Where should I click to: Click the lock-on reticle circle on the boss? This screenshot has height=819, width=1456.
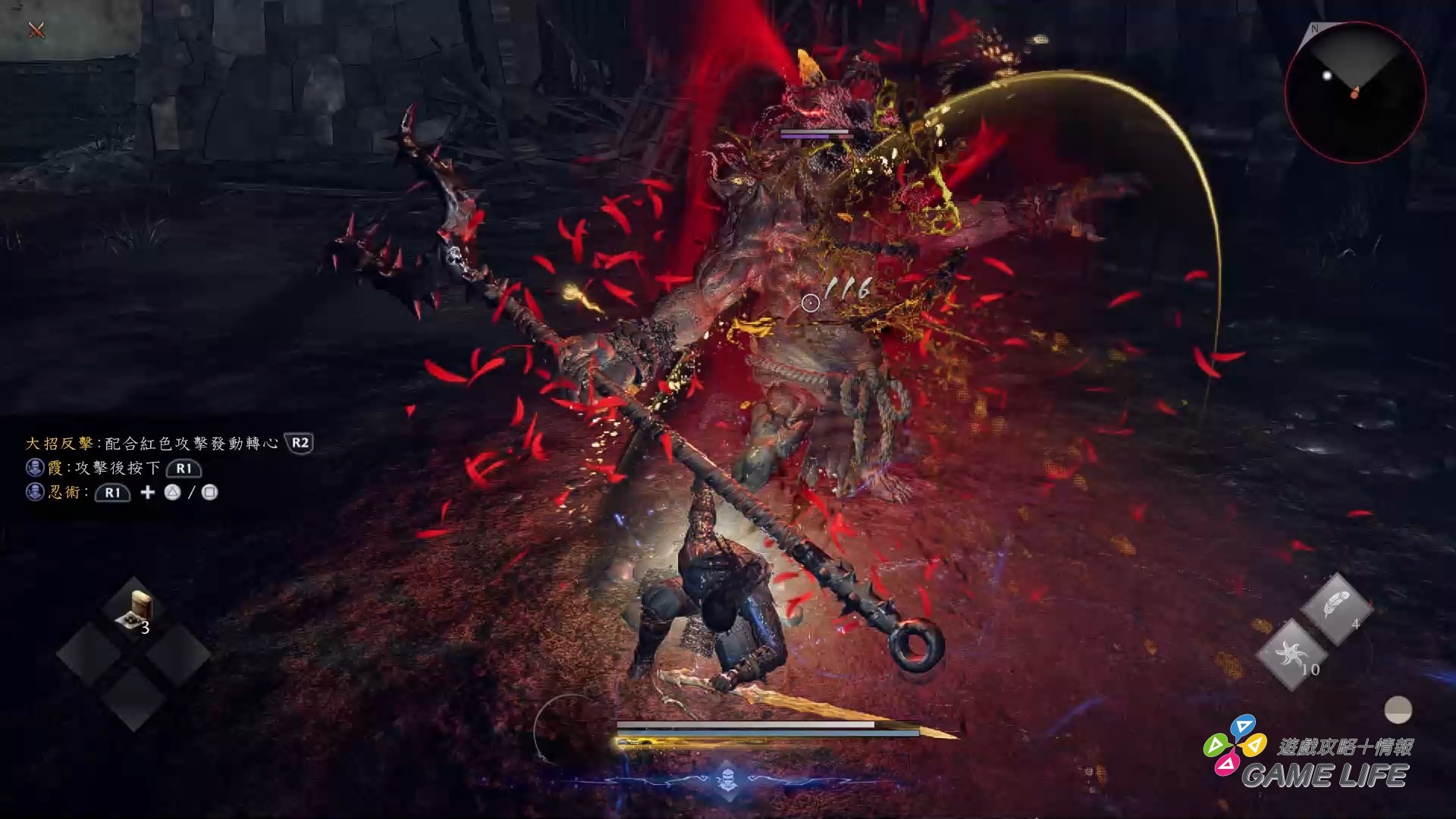coord(811,303)
